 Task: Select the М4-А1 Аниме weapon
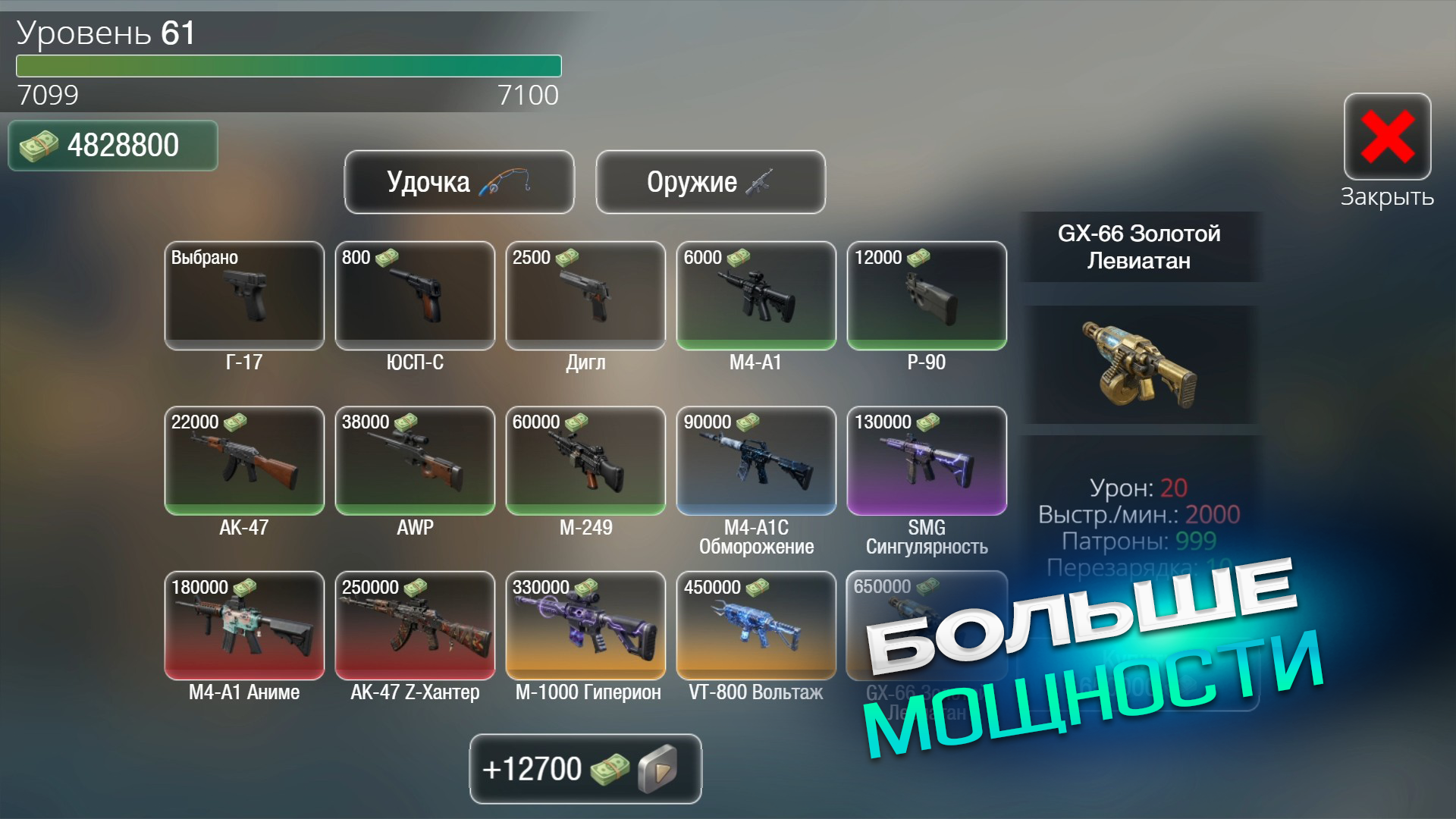coord(244,625)
